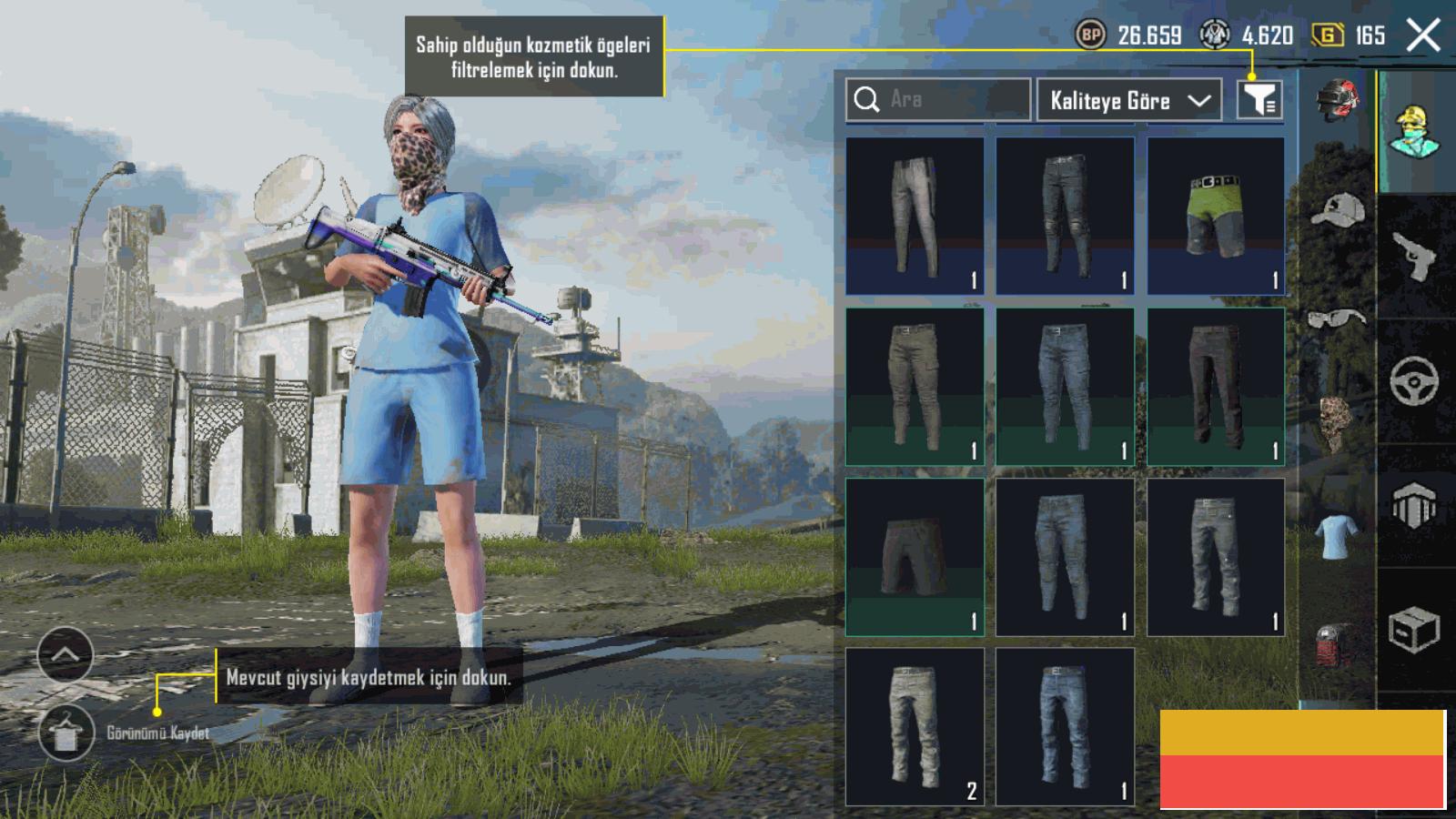
Task: Switch to the crate box tab
Action: 1416,630
